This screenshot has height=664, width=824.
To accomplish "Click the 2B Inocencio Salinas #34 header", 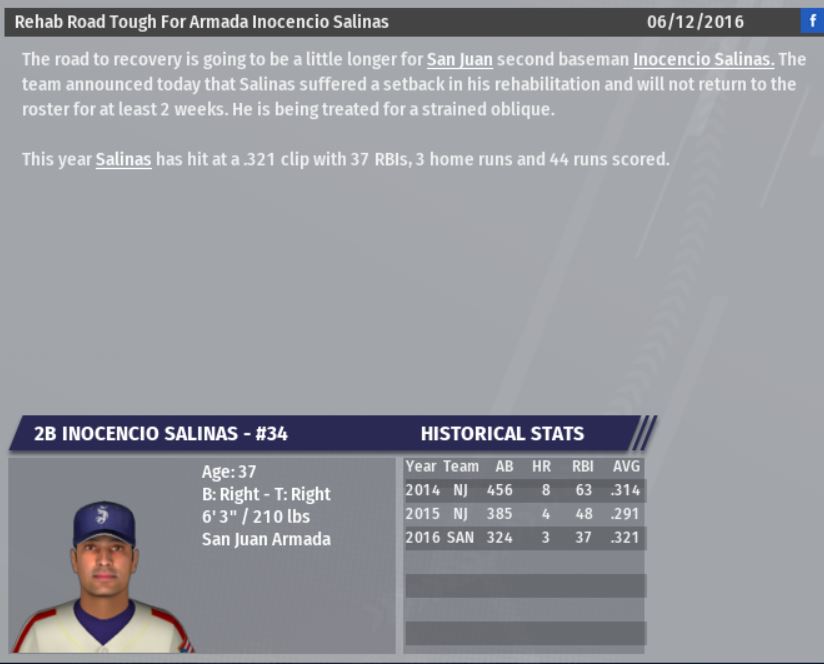I will [161, 434].
